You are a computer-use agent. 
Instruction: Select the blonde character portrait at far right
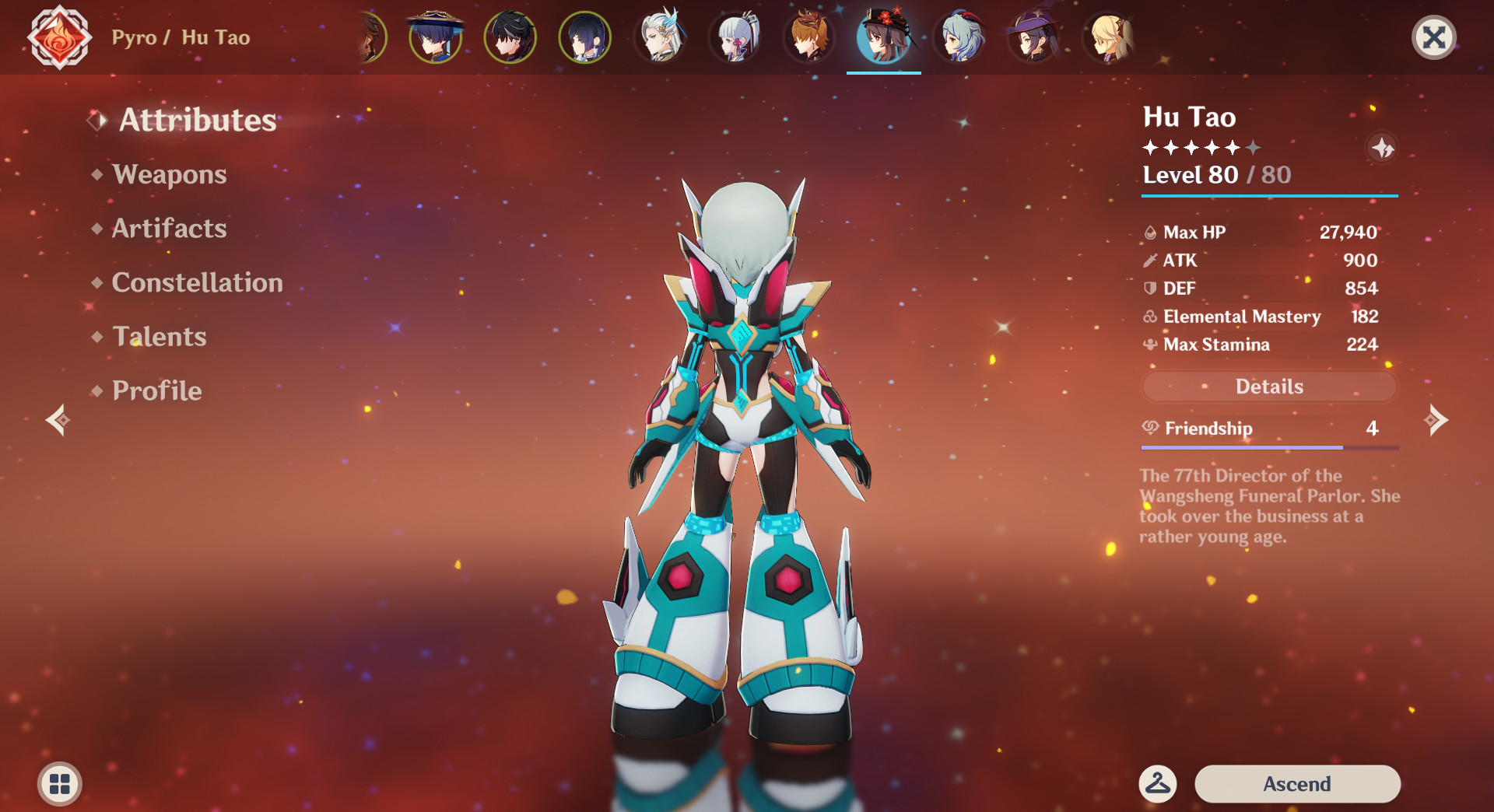[1108, 37]
